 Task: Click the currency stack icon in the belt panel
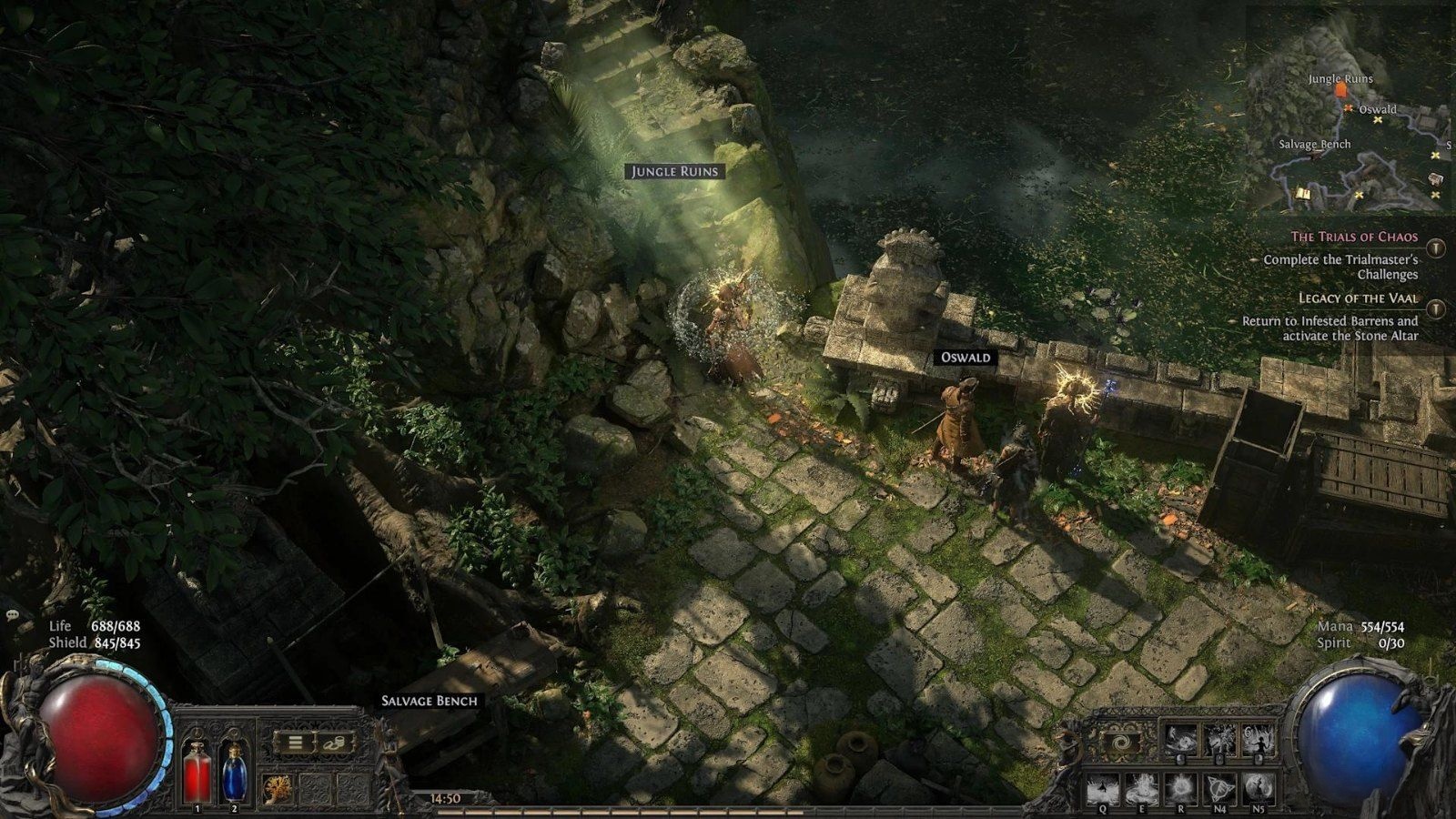(337, 743)
